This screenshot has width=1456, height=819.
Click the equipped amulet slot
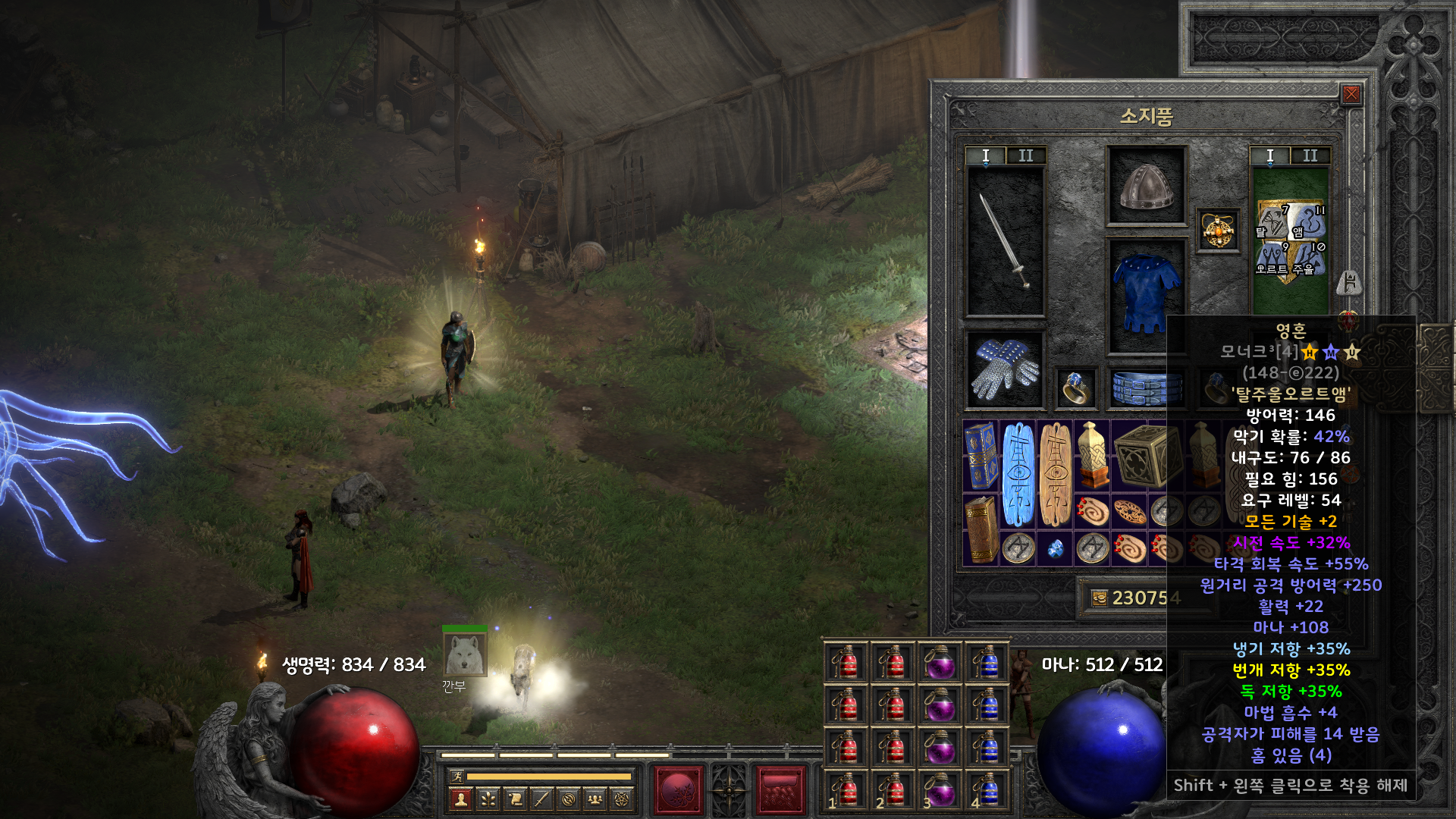click(x=1218, y=230)
